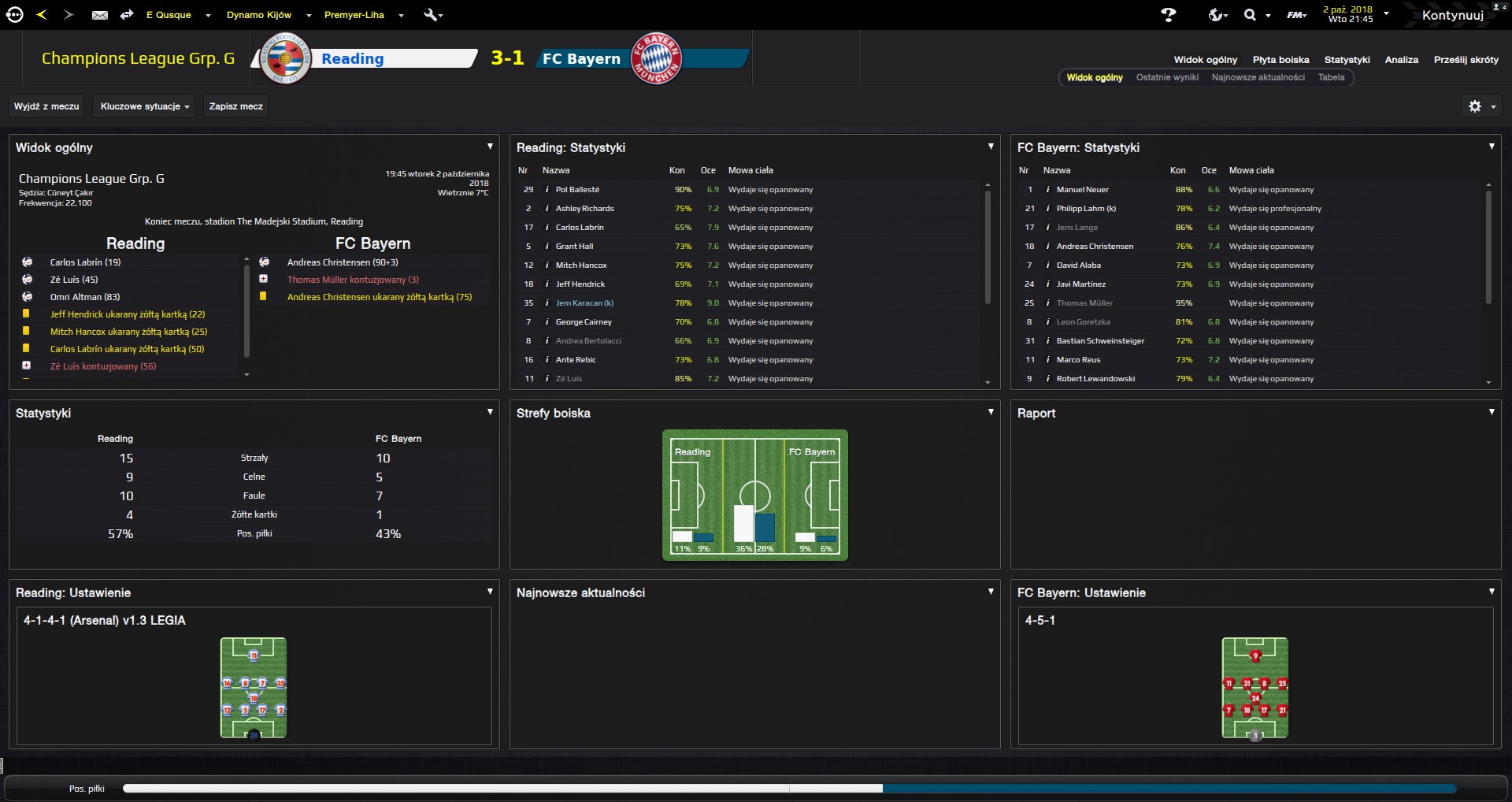Select Manuel Neuer in Bayern stats list
This screenshot has height=802, width=1512.
click(x=1082, y=190)
